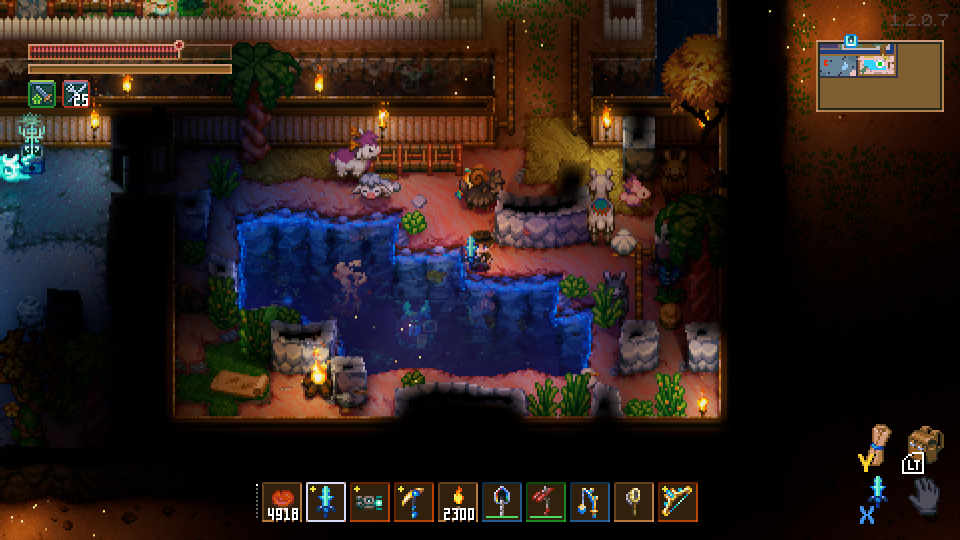Viewport: 960px width, 540px height.
Task: Select the bug net hotbar slot
Action: click(x=634, y=502)
